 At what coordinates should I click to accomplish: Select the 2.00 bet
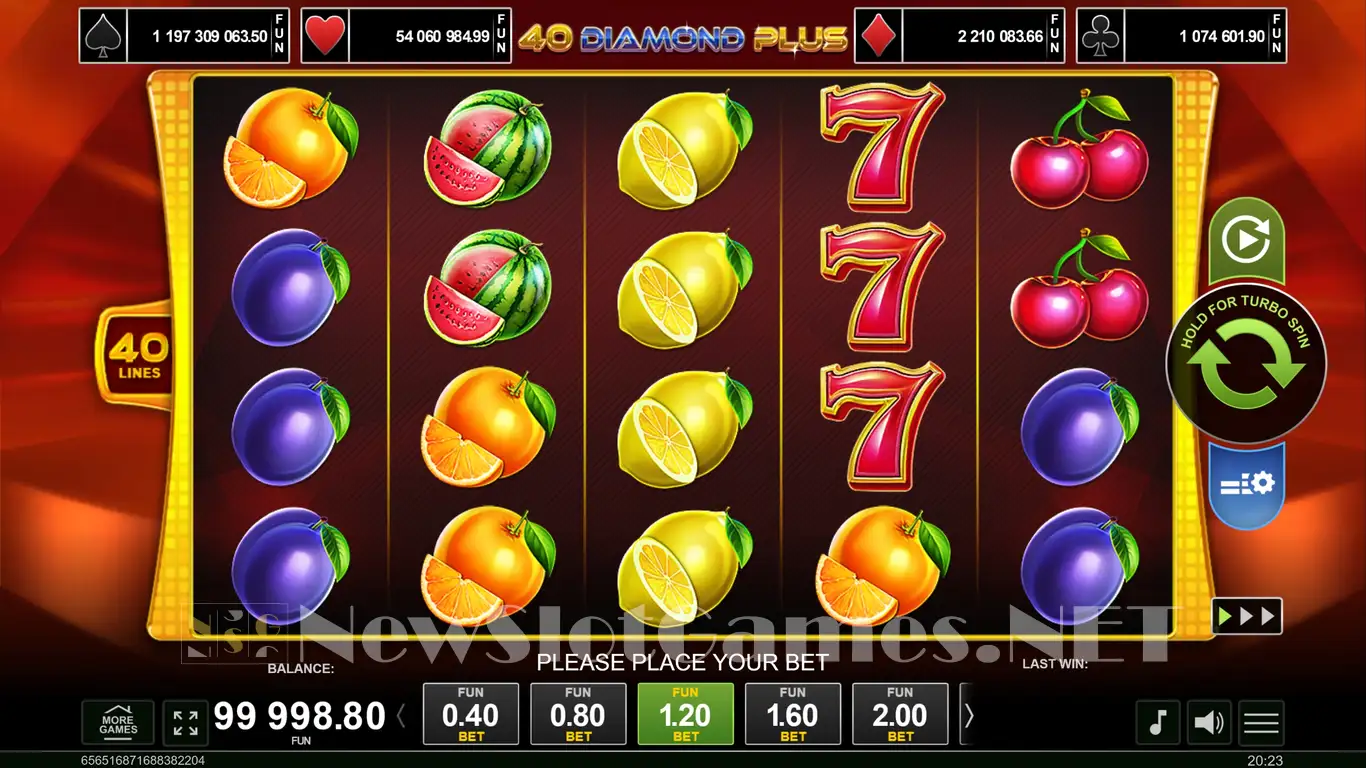coord(900,714)
